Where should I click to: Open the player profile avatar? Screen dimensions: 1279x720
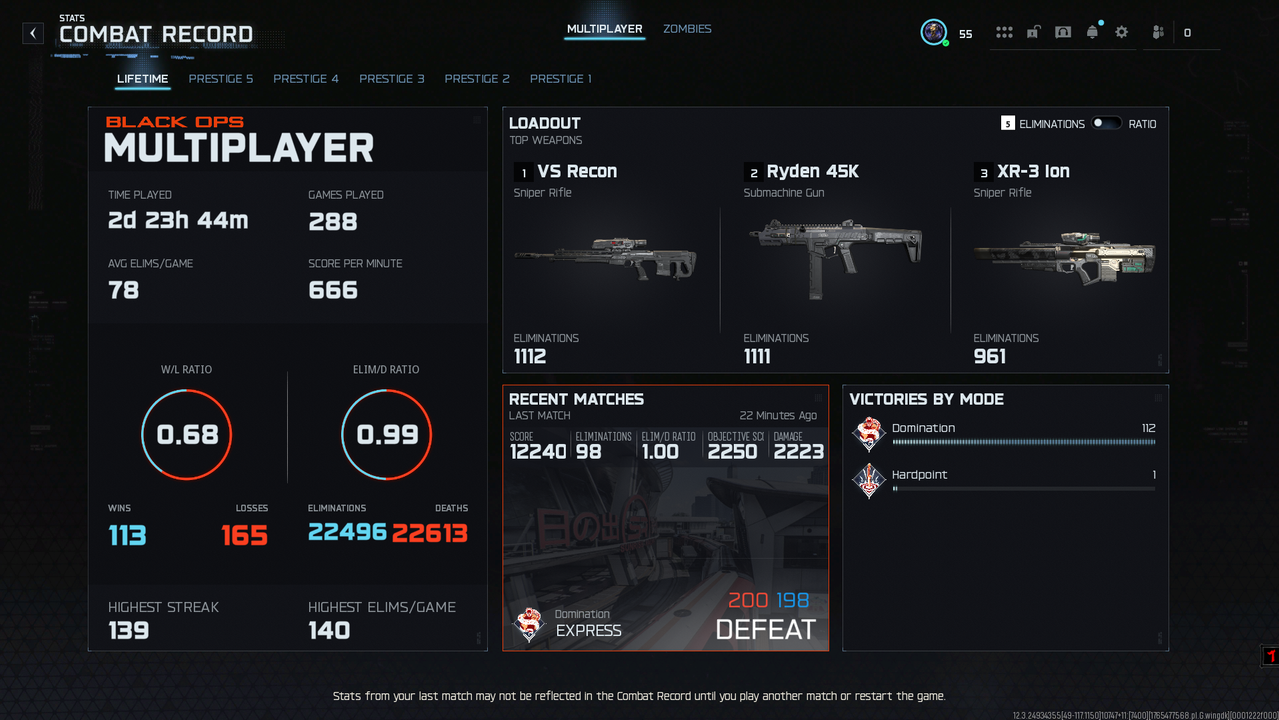point(934,32)
